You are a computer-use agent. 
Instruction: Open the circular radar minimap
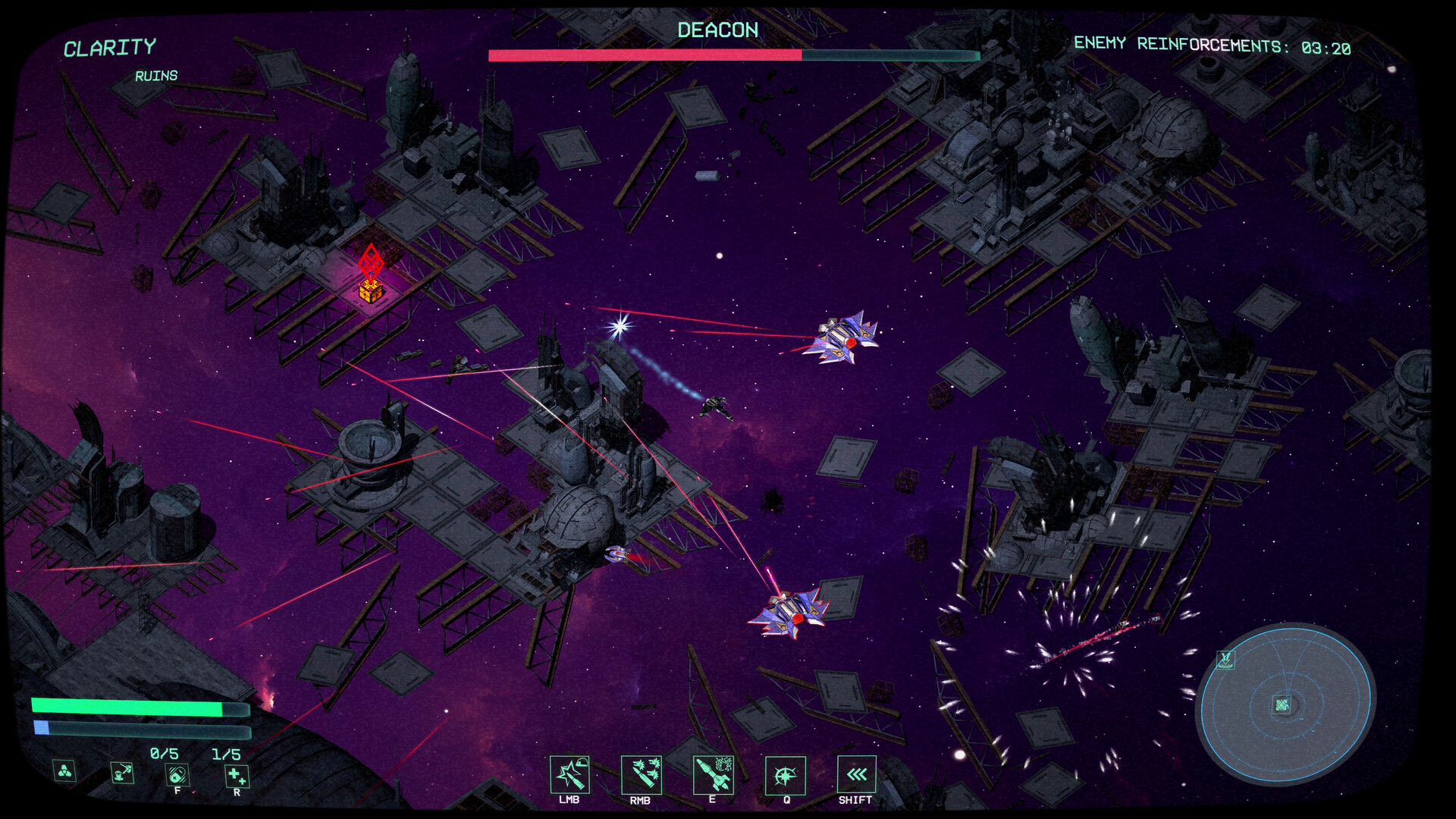[1285, 703]
